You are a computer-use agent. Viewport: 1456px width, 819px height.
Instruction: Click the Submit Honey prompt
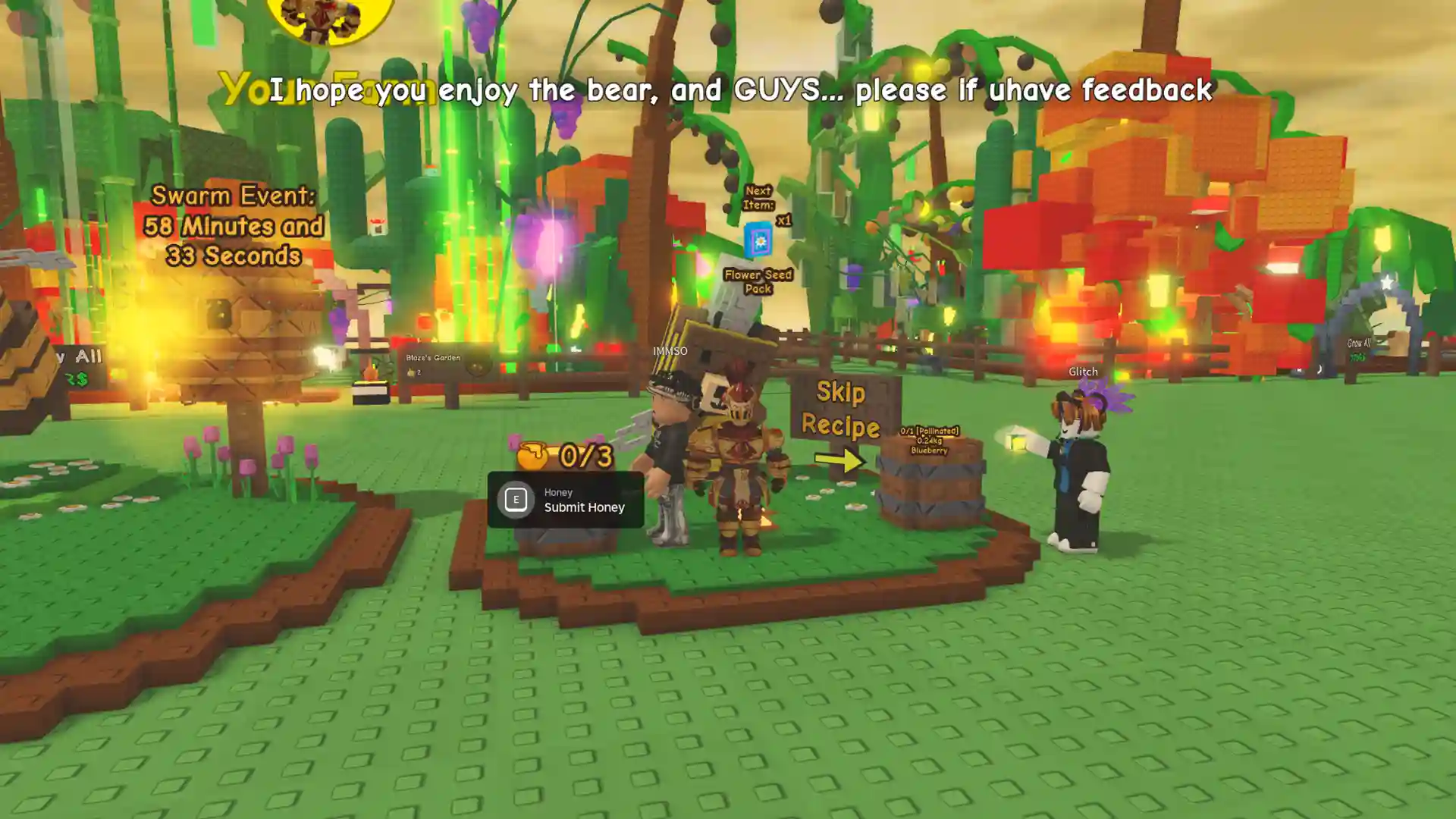(566, 500)
